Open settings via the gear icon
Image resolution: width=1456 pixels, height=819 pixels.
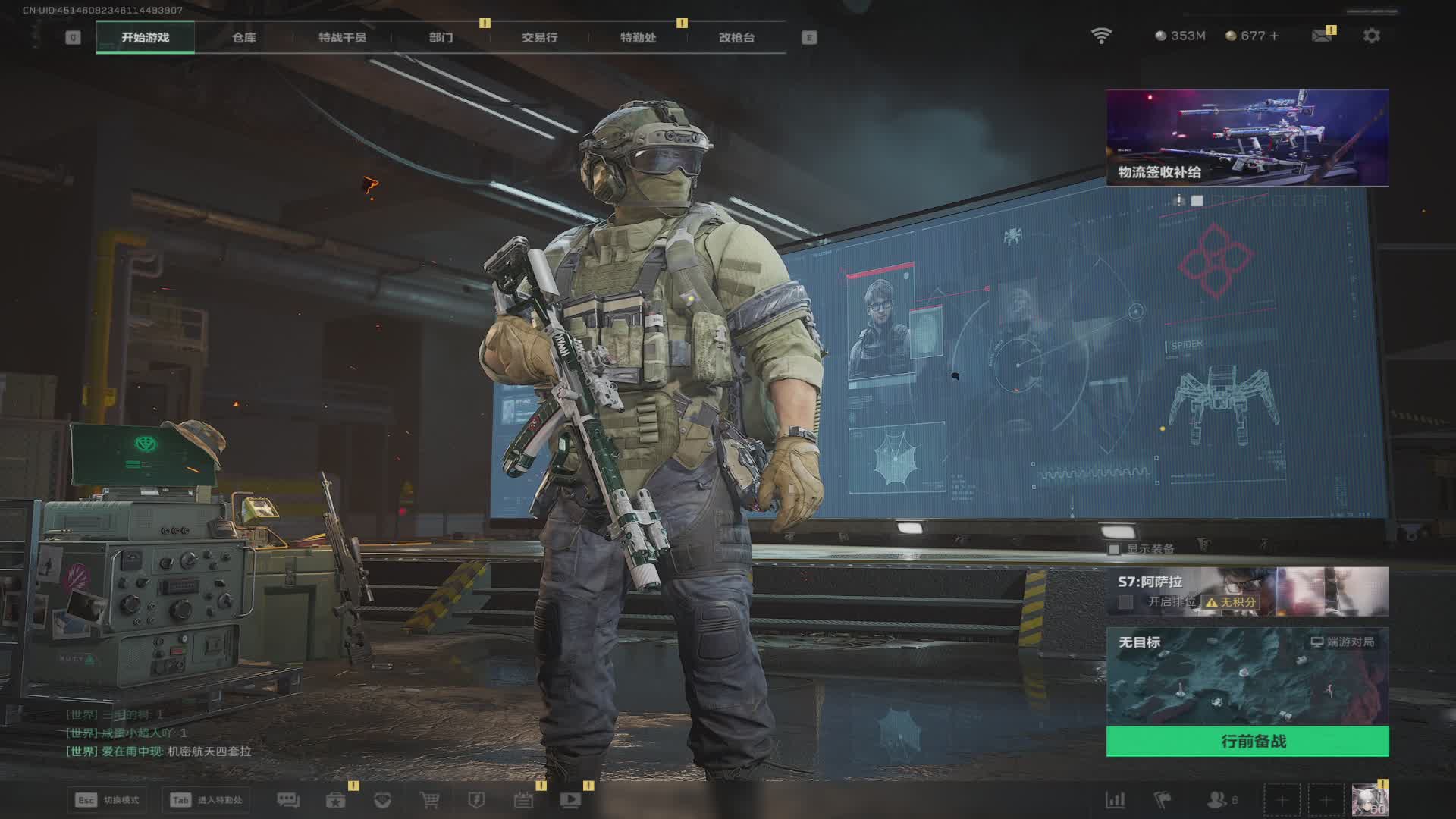point(1371,36)
